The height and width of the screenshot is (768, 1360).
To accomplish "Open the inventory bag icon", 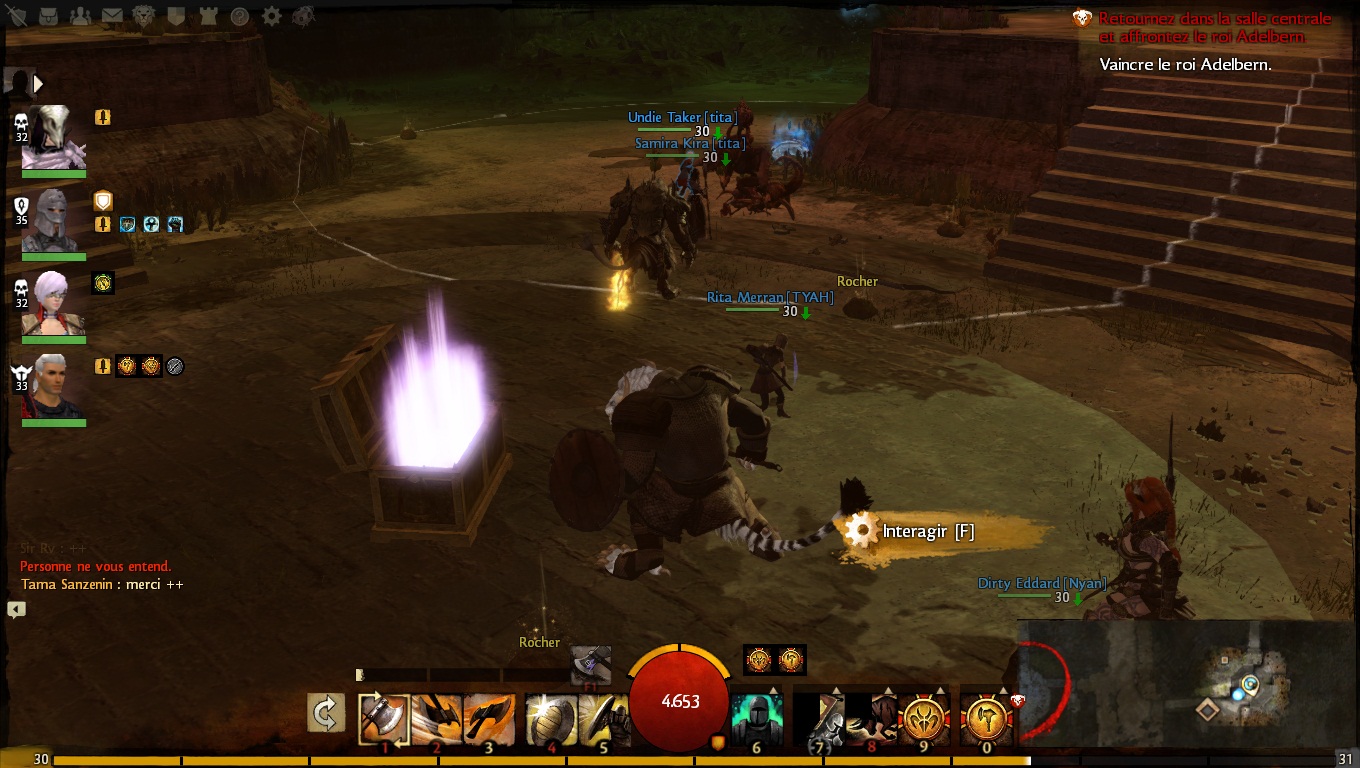I will point(49,16).
